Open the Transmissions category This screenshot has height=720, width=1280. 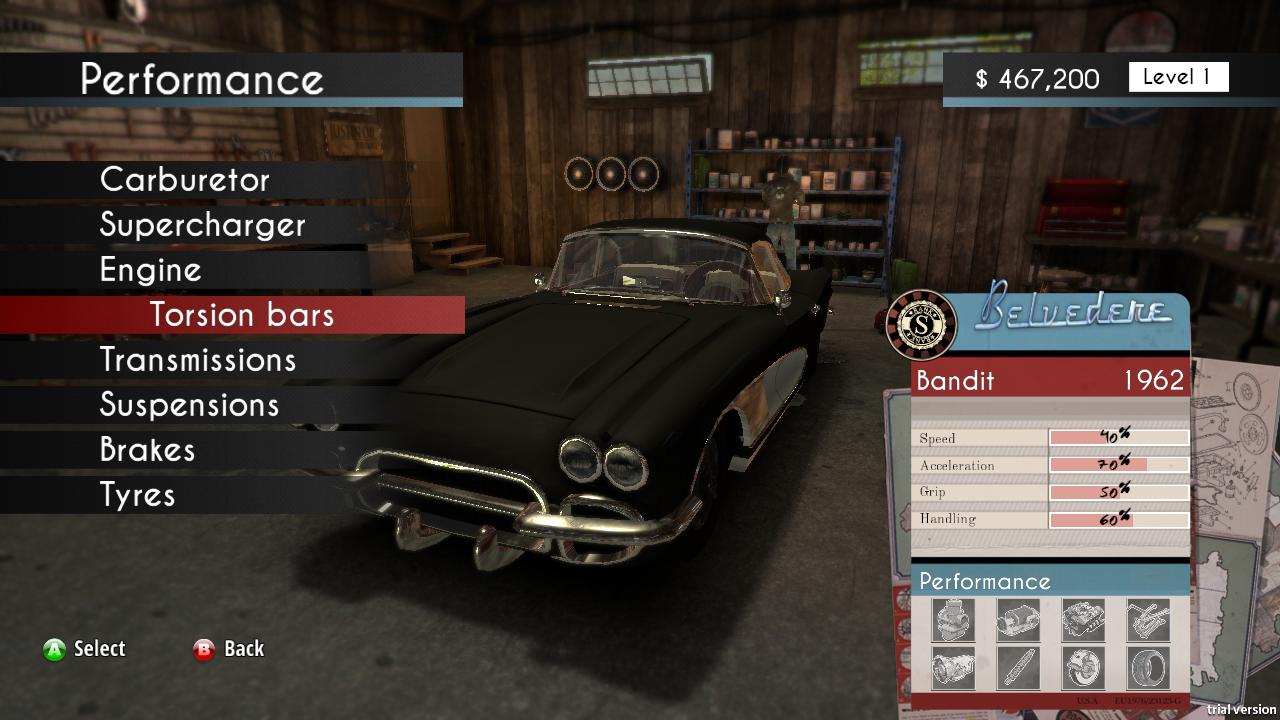coord(198,359)
